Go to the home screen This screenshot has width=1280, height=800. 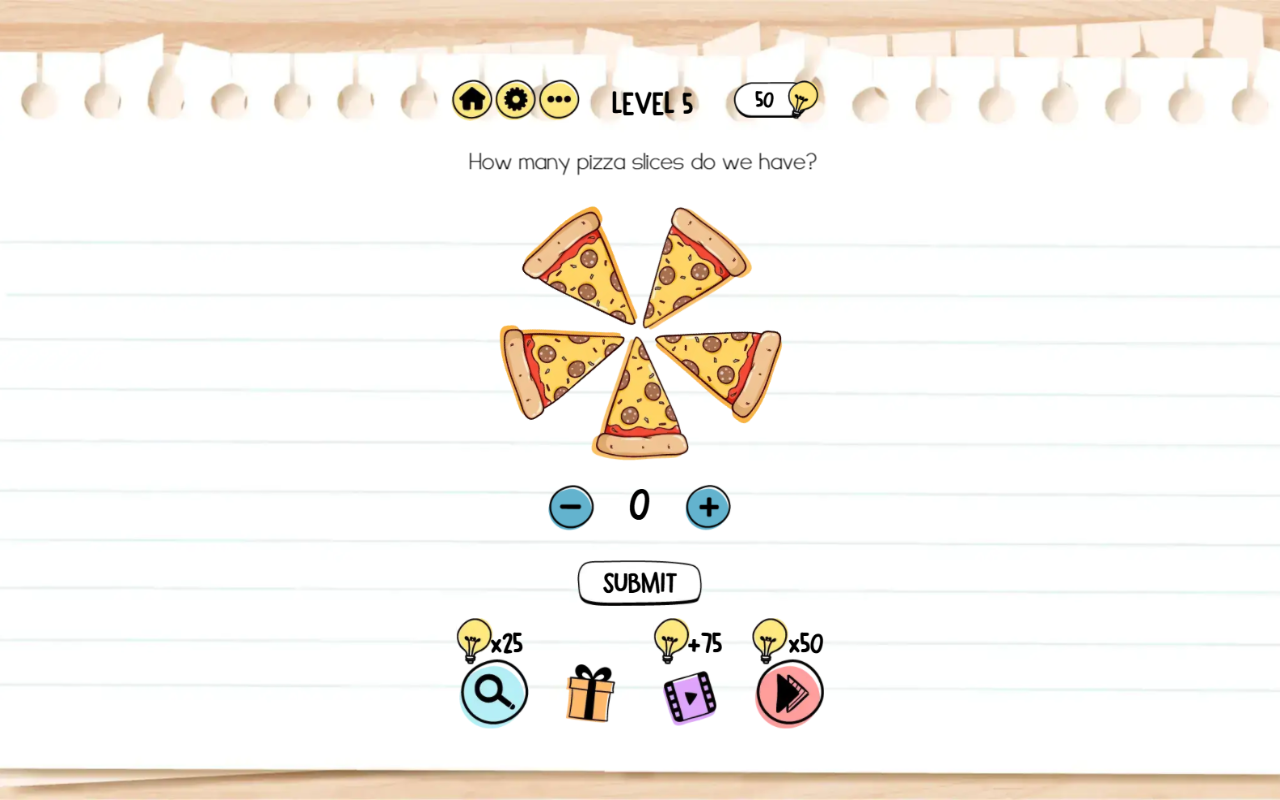click(x=472, y=100)
